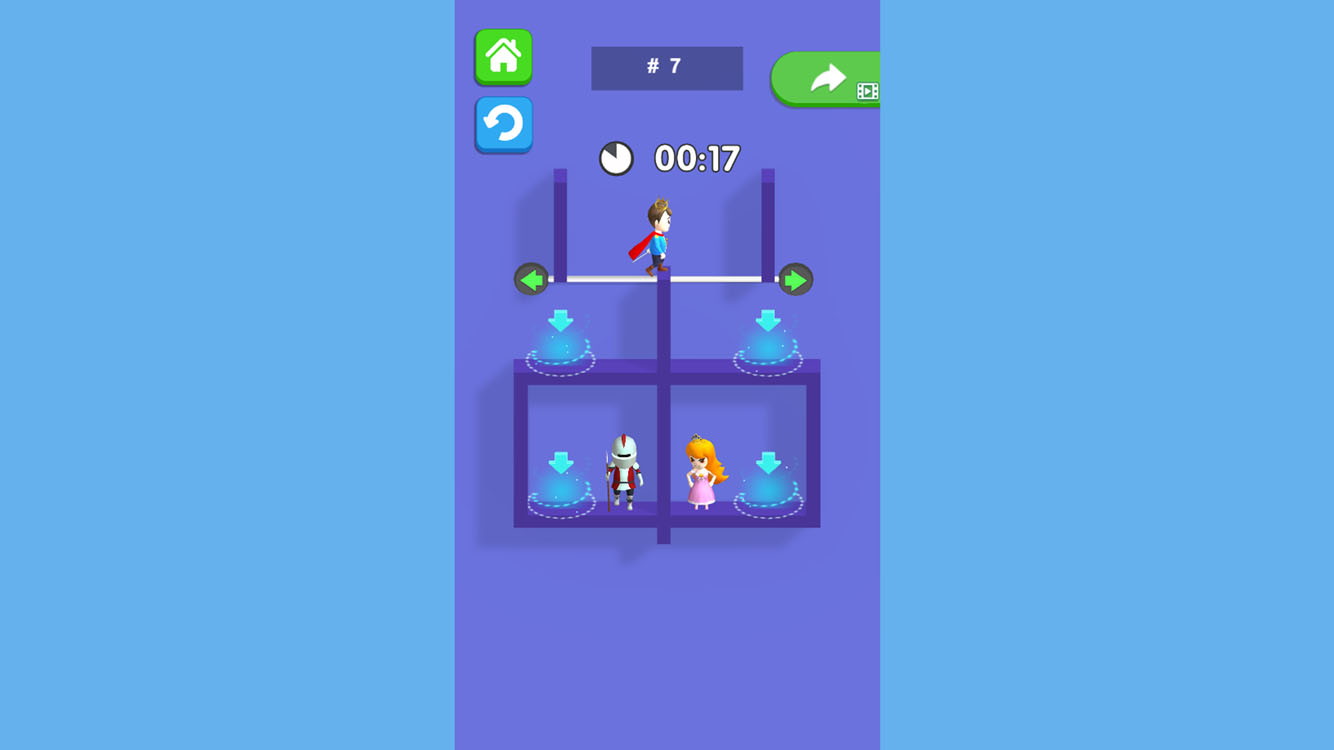Tap the pie-chart timer icon
Image resolution: width=1334 pixels, height=750 pixels.
click(619, 158)
